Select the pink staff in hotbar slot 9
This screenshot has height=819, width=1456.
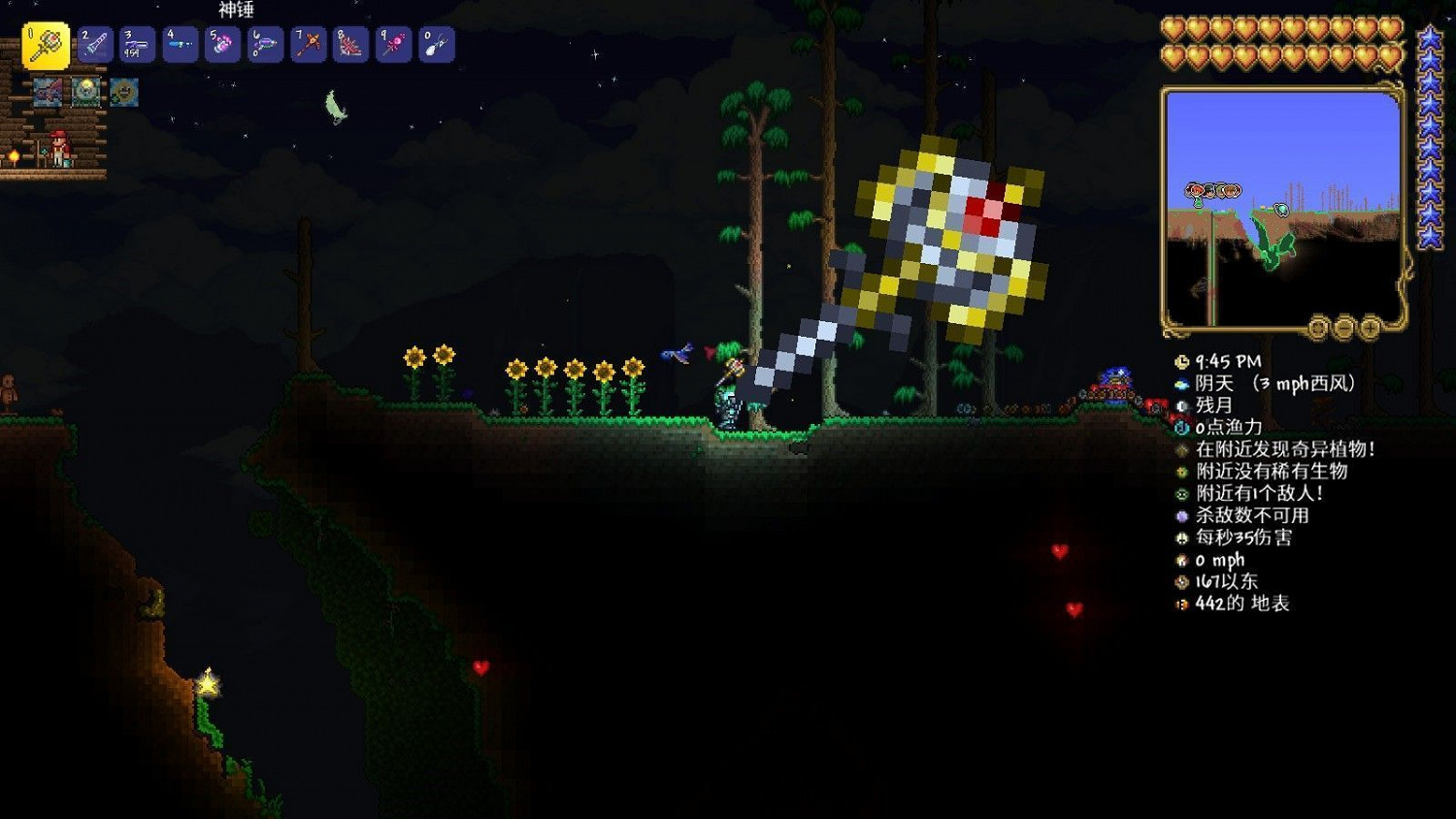tap(392, 43)
